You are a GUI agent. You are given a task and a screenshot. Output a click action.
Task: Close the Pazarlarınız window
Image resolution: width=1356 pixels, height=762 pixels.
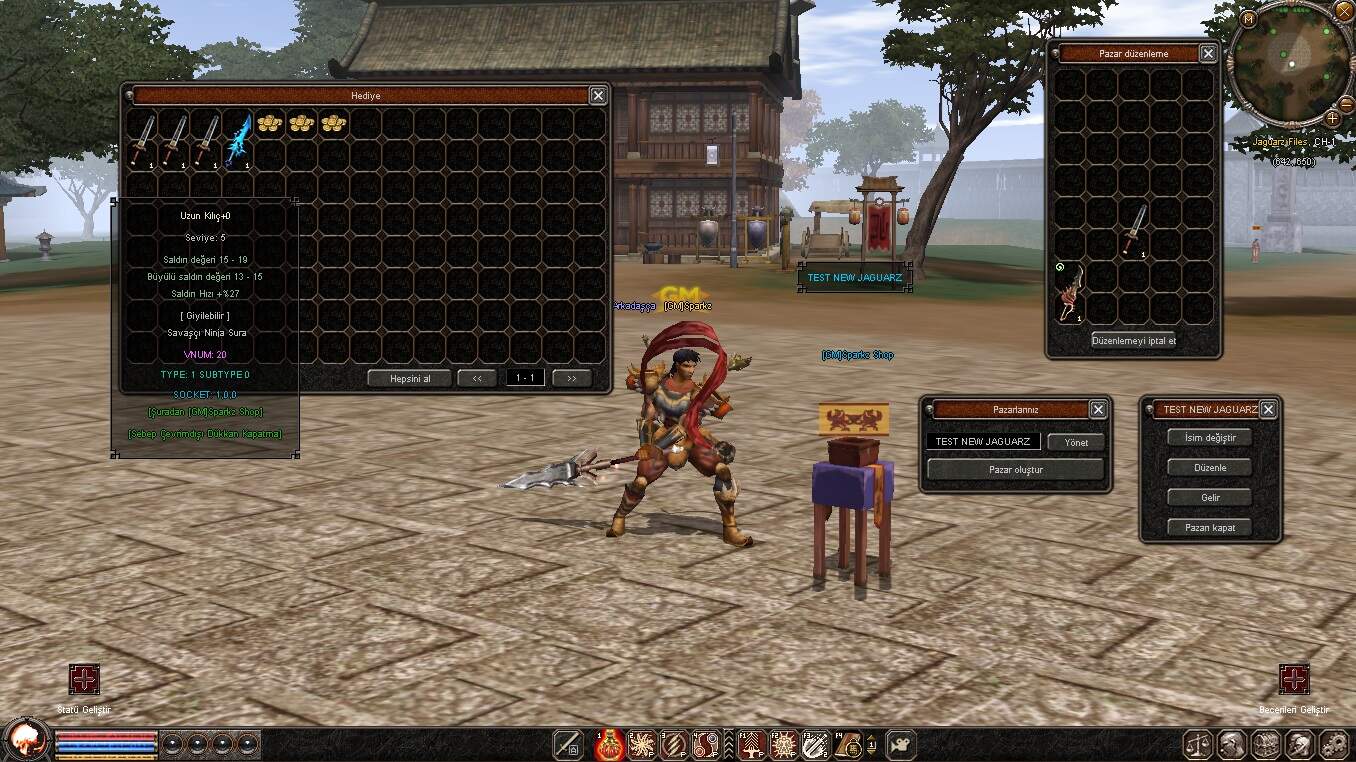[1098, 410]
